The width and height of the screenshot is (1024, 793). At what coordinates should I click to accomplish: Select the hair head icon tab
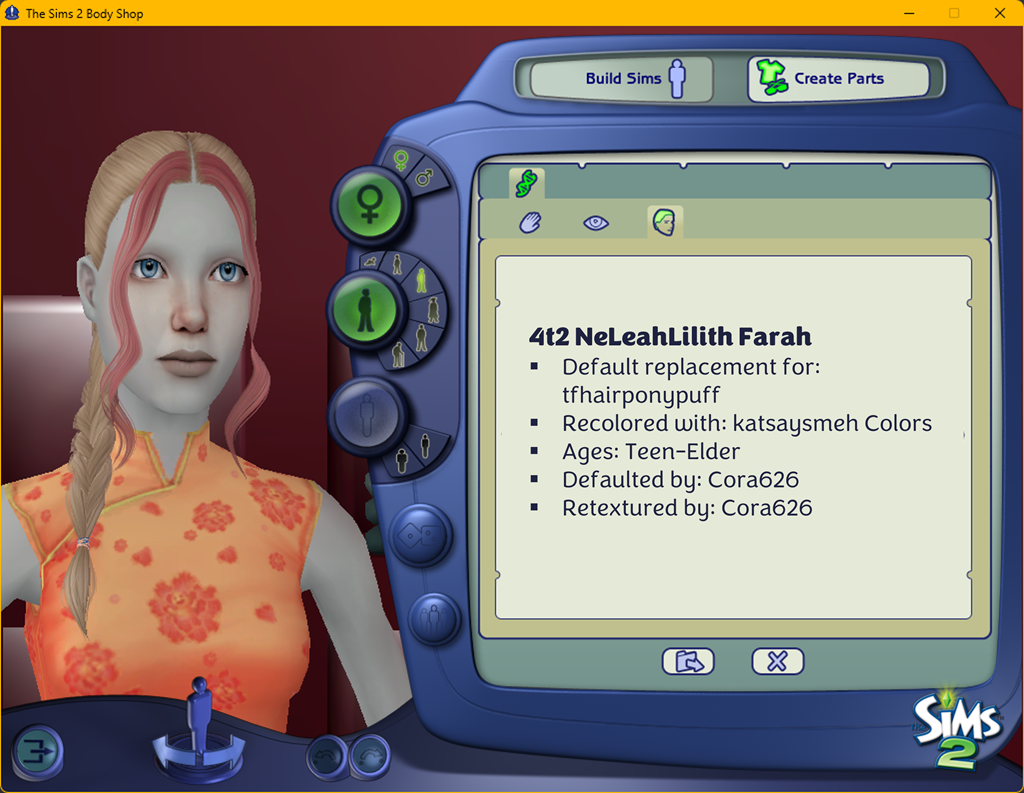664,222
